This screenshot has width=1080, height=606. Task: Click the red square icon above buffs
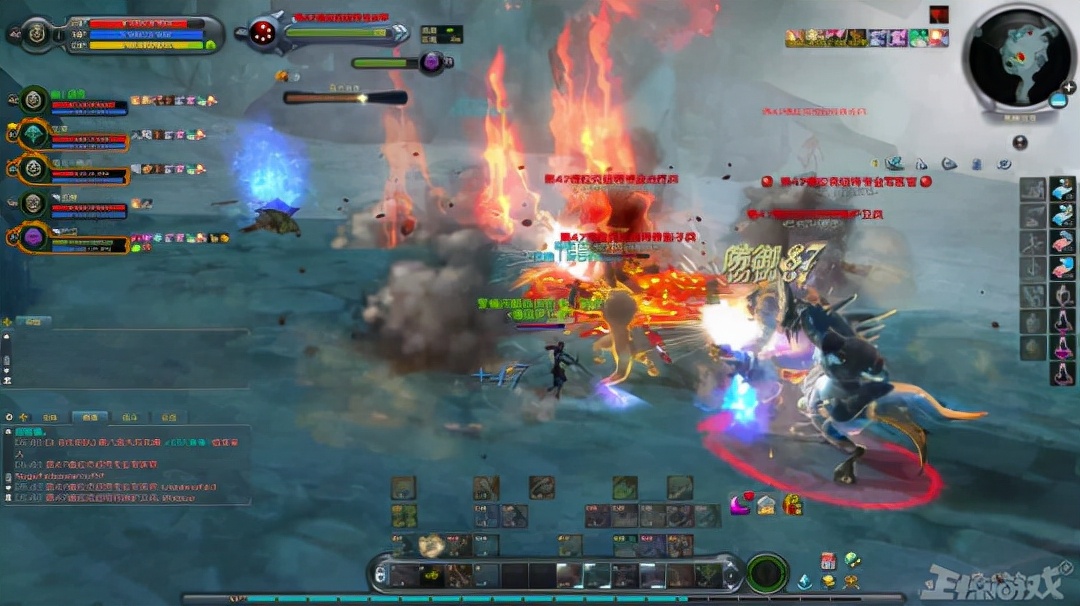938,14
